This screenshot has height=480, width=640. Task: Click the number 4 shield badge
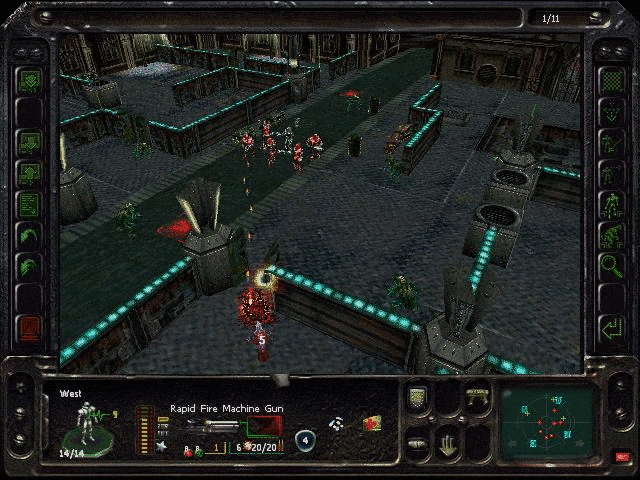pyautogui.click(x=305, y=439)
